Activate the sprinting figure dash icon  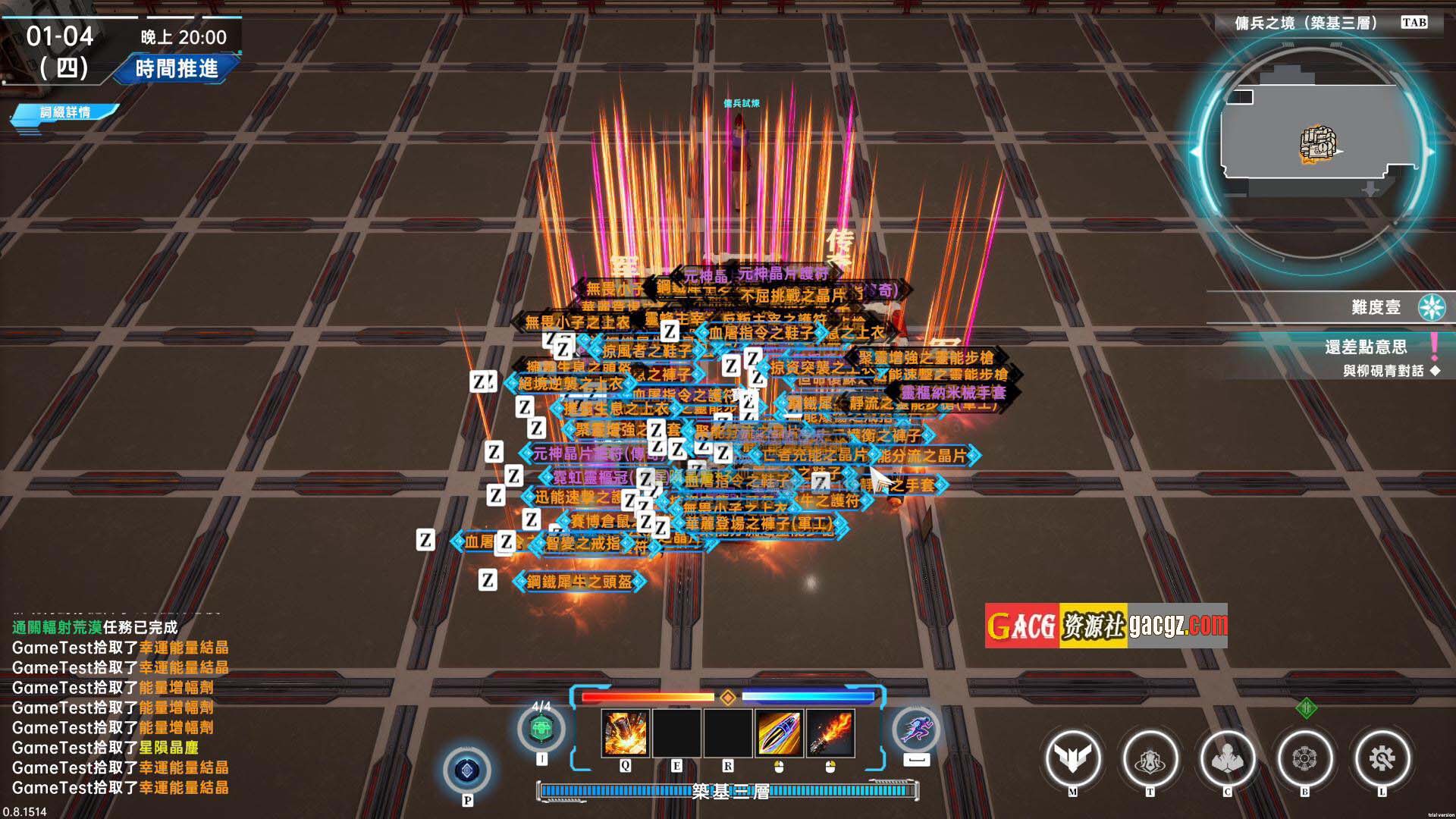coord(917,730)
